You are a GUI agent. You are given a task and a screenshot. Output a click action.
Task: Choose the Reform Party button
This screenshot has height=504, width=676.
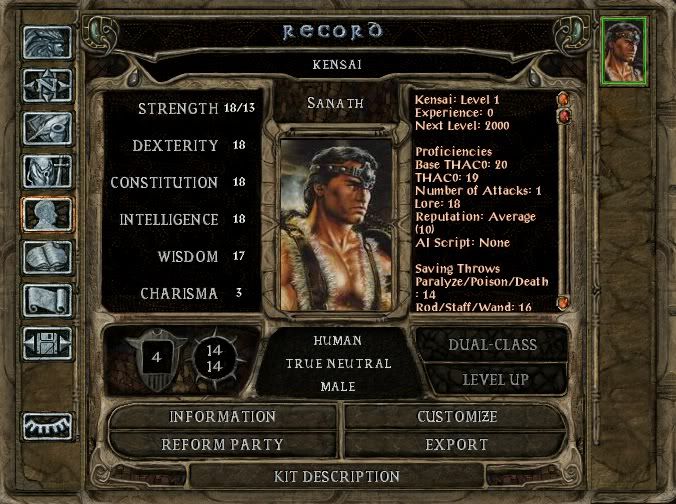pos(222,445)
